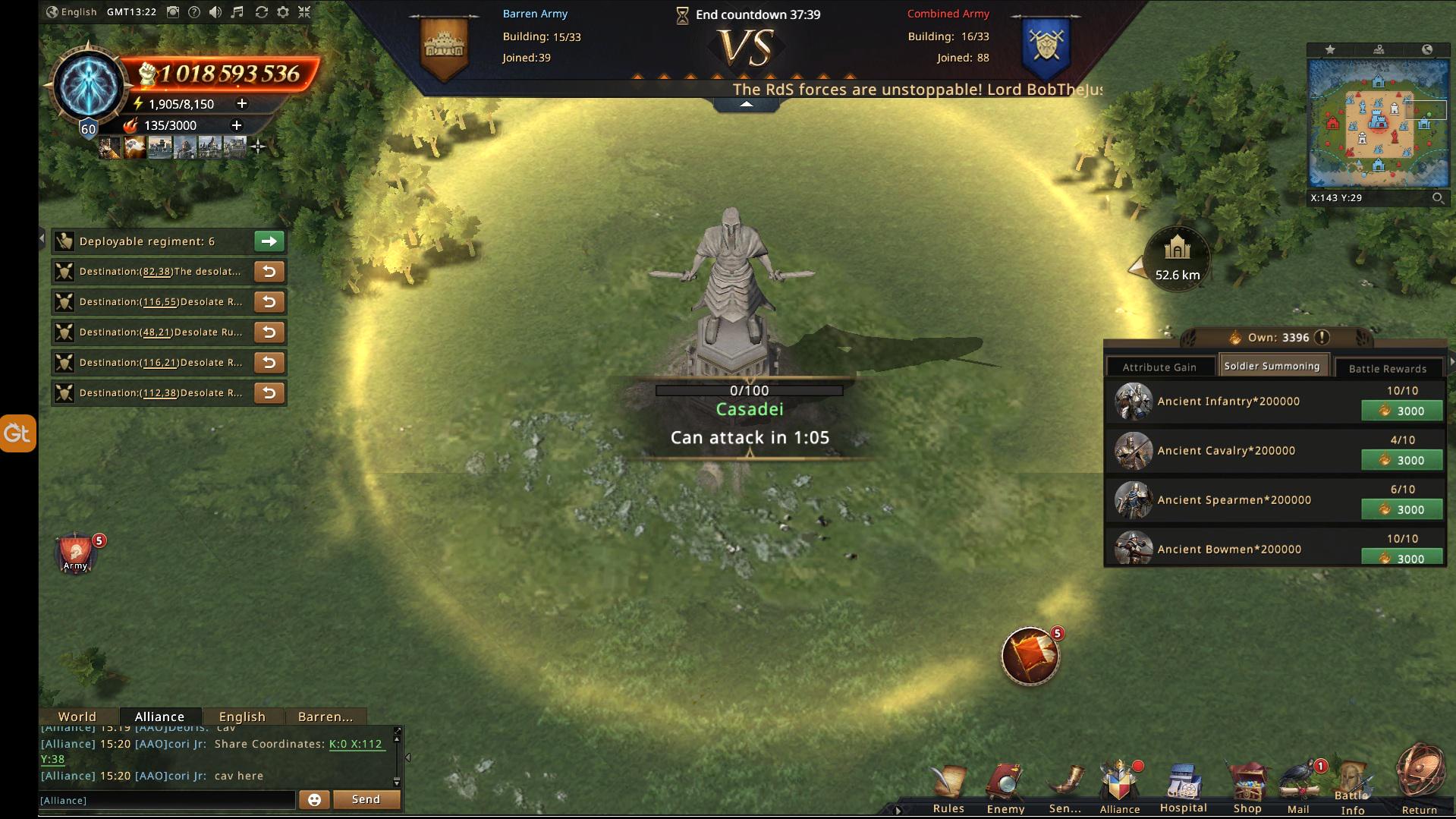Open the Hospital
The height and width of the screenshot is (819, 1456).
(x=1183, y=788)
